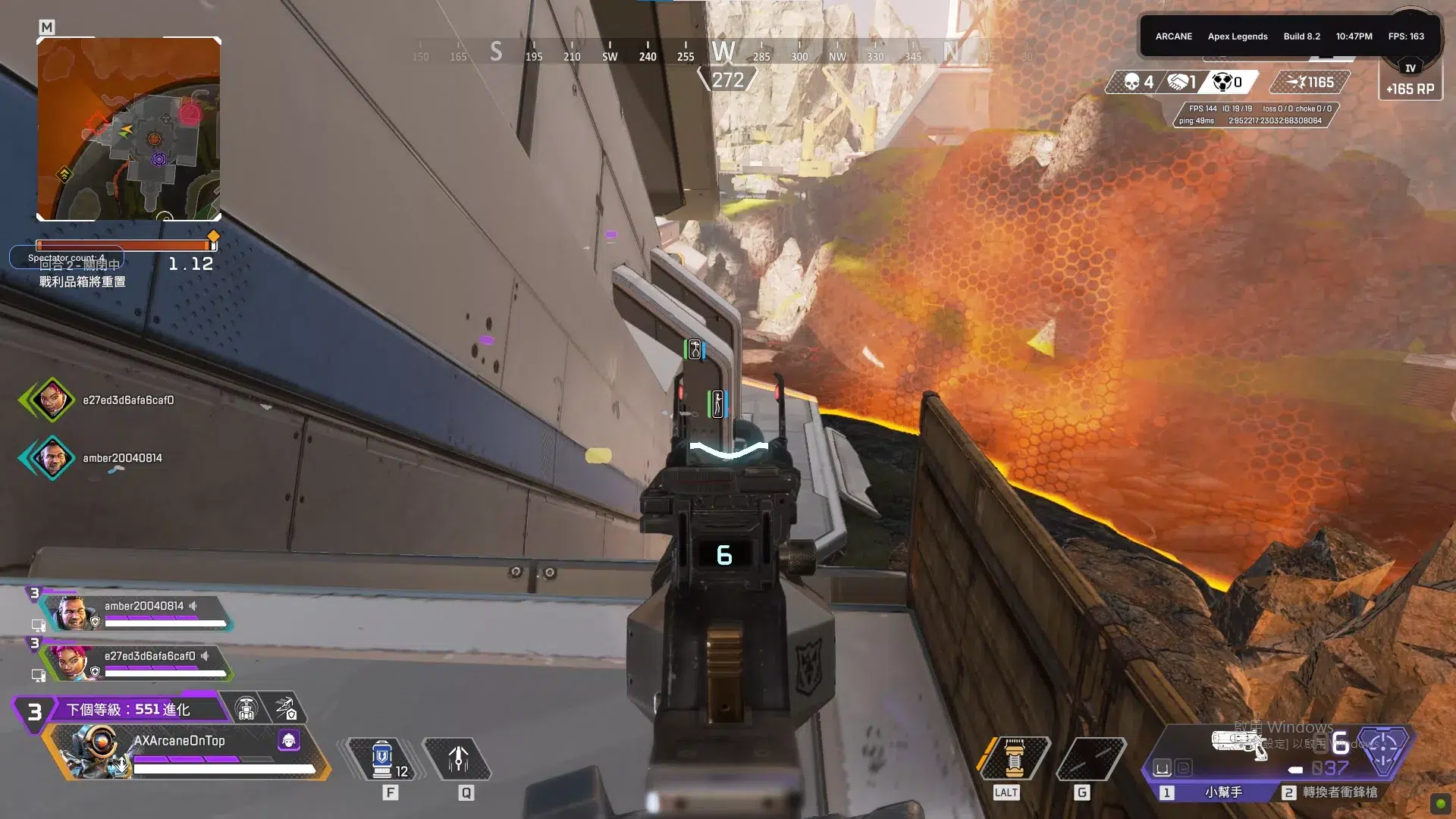Open the 下個等級 evolution level bar
Screen dimensions: 1456x819
pos(127,710)
